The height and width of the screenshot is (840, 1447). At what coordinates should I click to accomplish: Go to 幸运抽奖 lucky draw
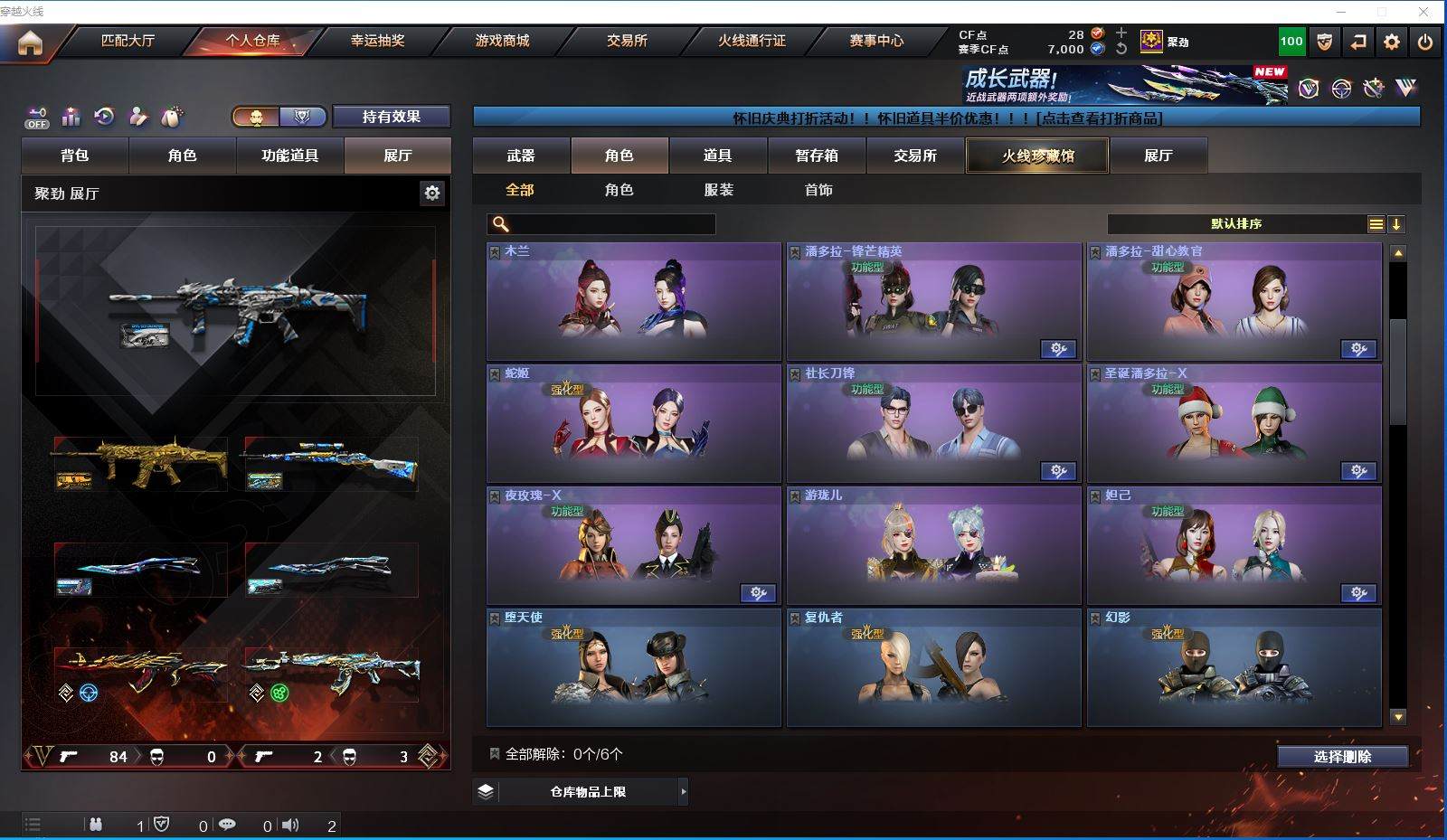click(x=377, y=41)
